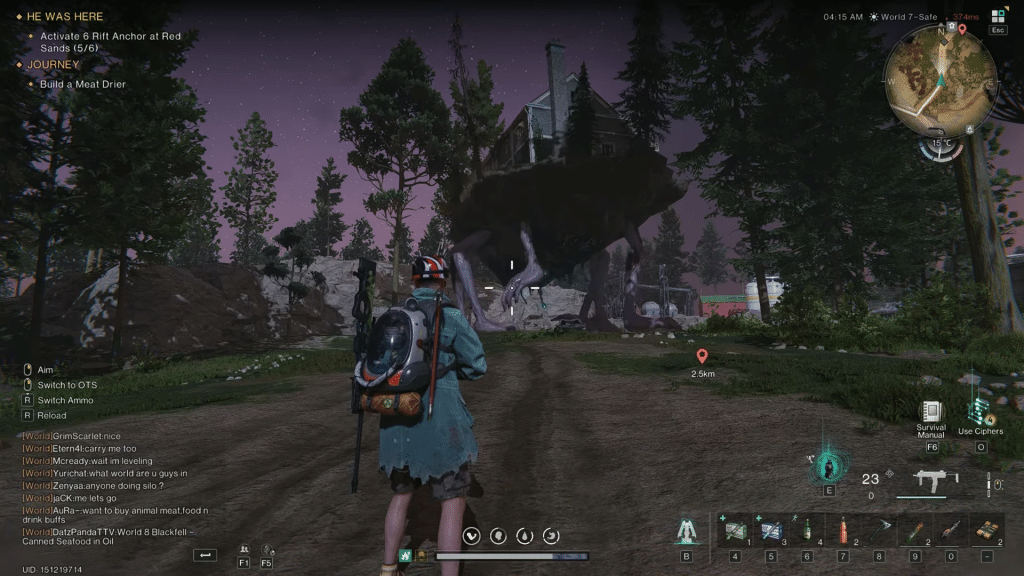Use the green medical kit in slot 4

pyautogui.click(x=734, y=530)
